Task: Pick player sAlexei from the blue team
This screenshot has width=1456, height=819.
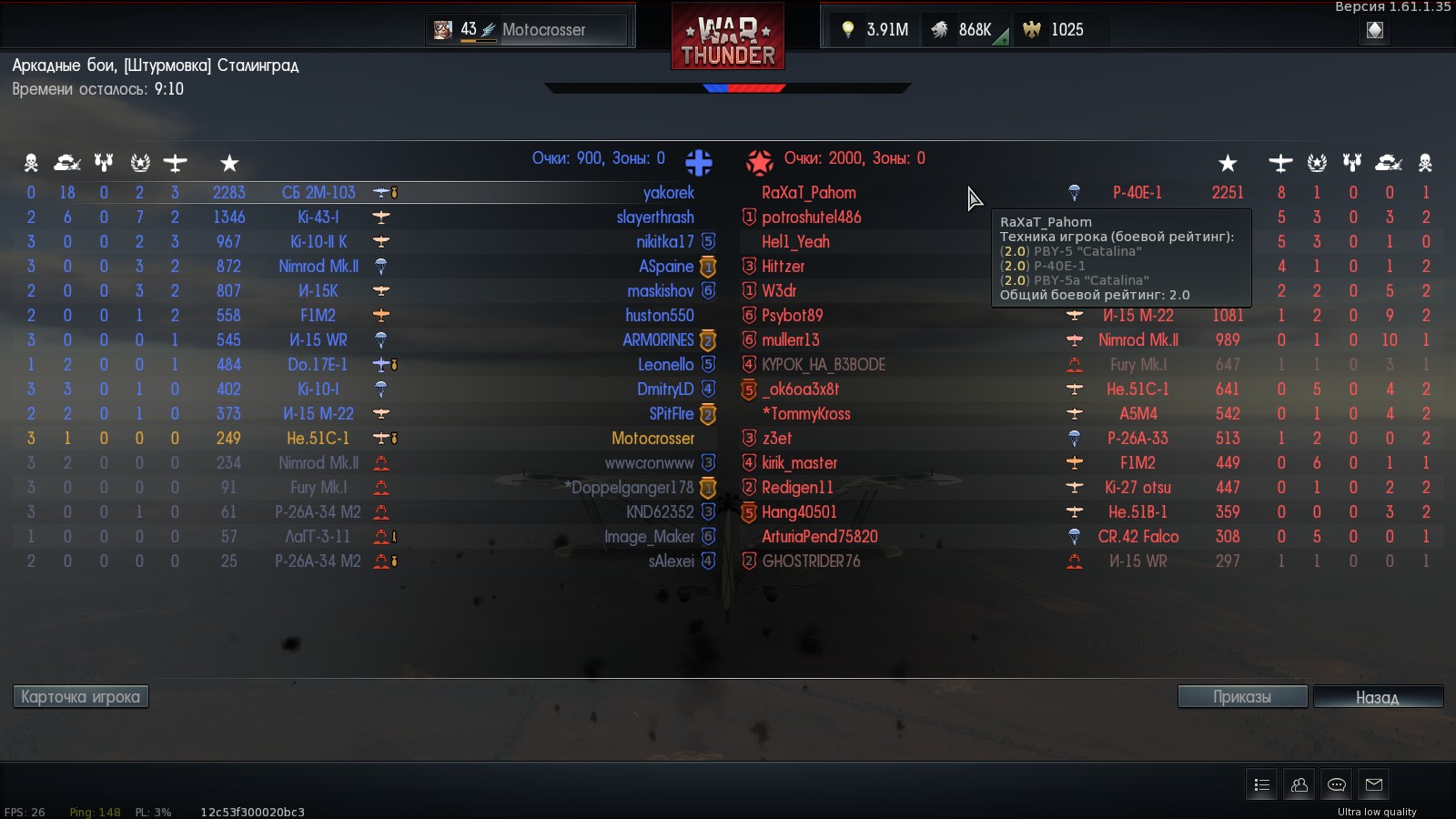Action: (671, 561)
